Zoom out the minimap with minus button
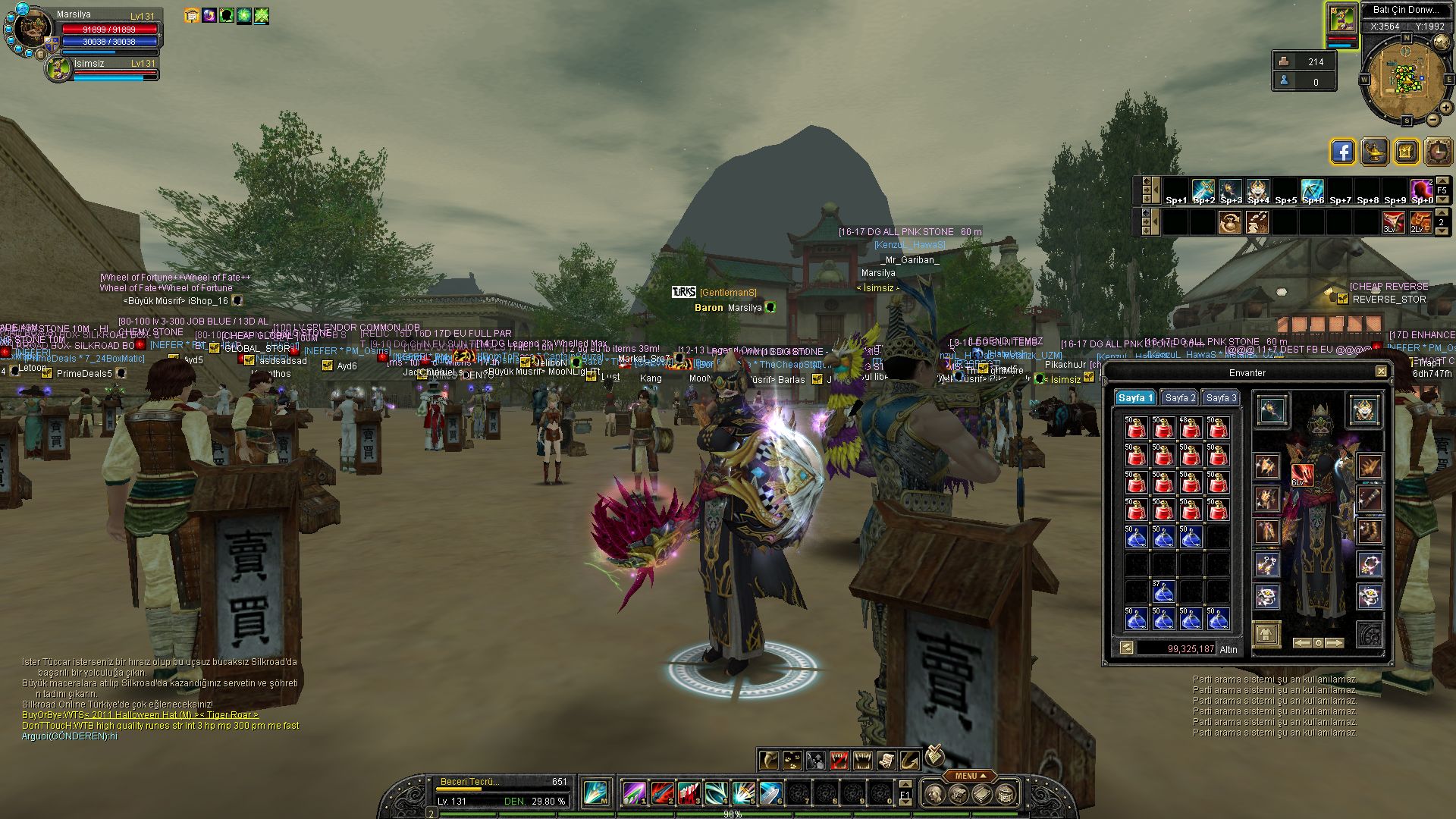This screenshot has height=819, width=1456. [x=1432, y=120]
